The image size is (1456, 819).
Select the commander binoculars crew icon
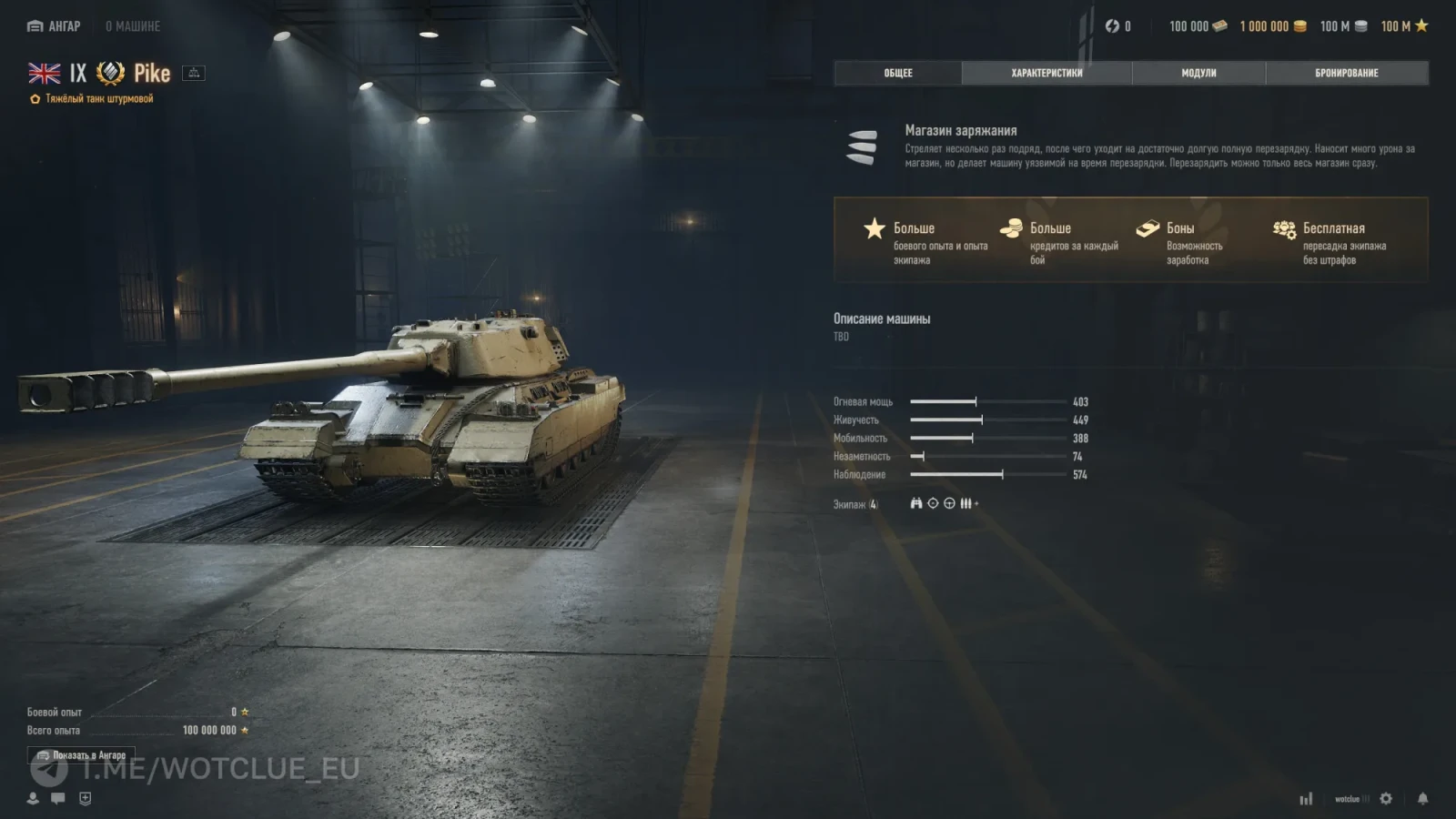[x=916, y=504]
